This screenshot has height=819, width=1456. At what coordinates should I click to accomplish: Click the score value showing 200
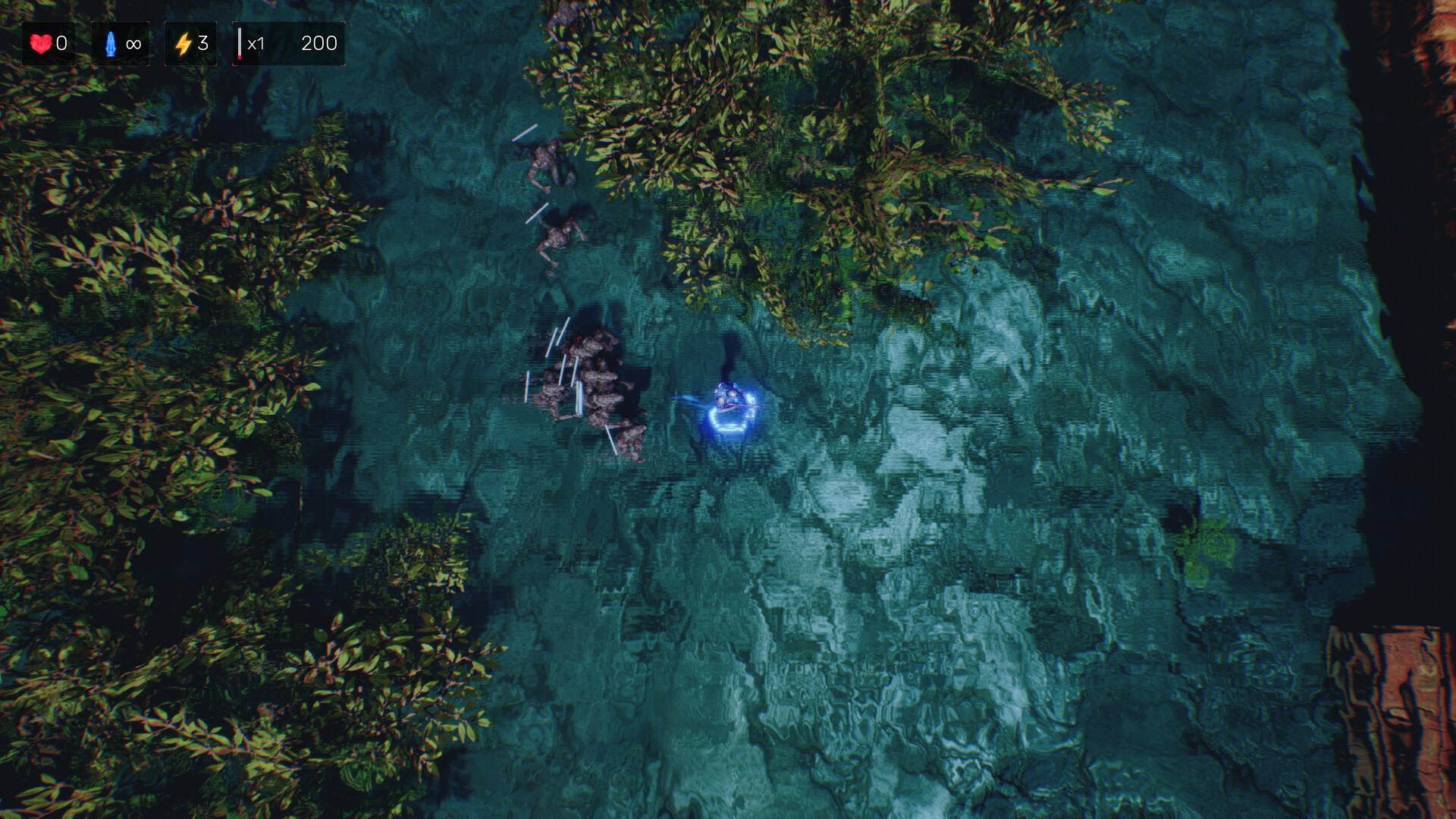click(x=320, y=43)
